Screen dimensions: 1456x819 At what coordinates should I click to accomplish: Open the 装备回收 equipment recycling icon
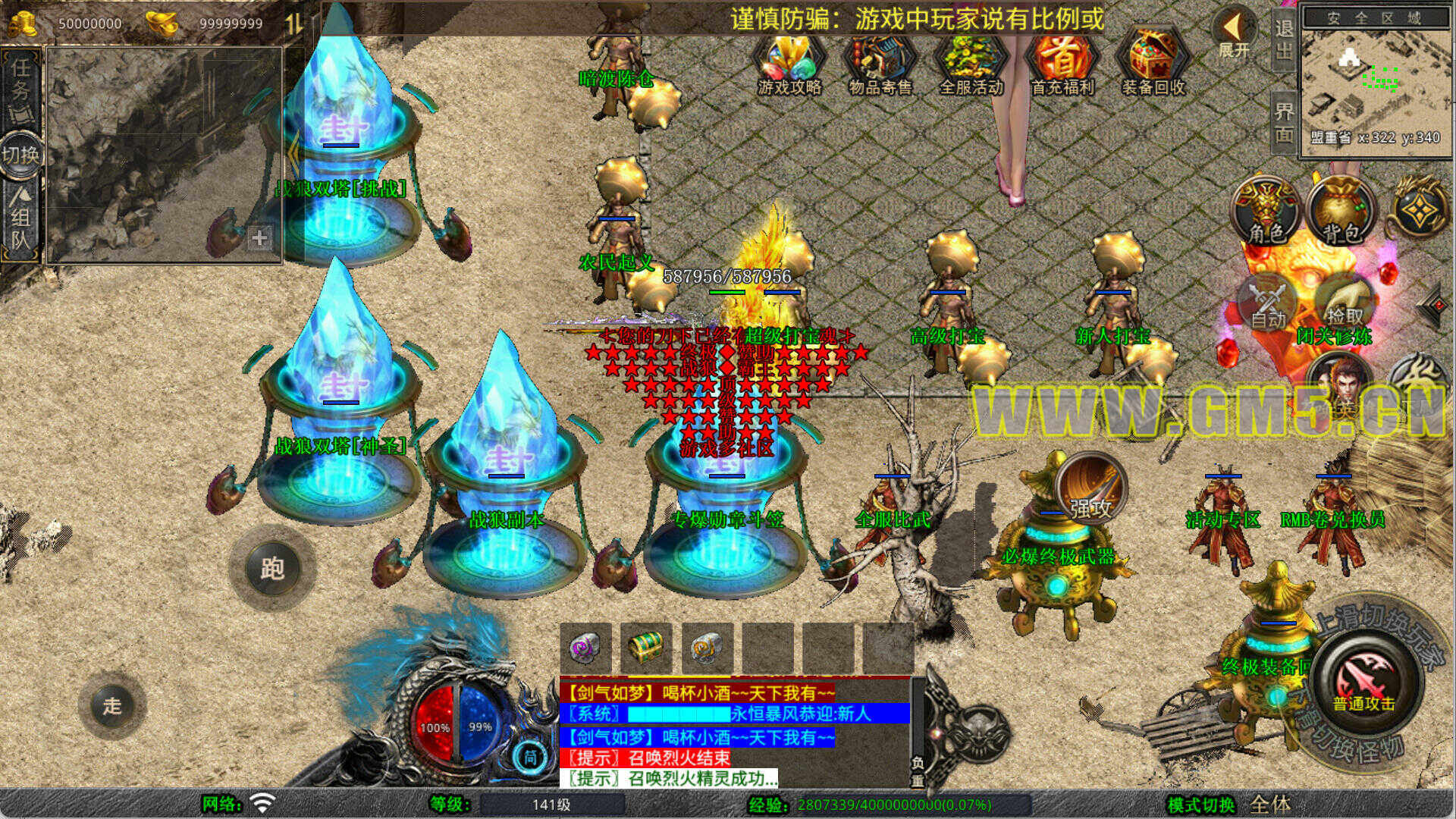[x=1153, y=66]
